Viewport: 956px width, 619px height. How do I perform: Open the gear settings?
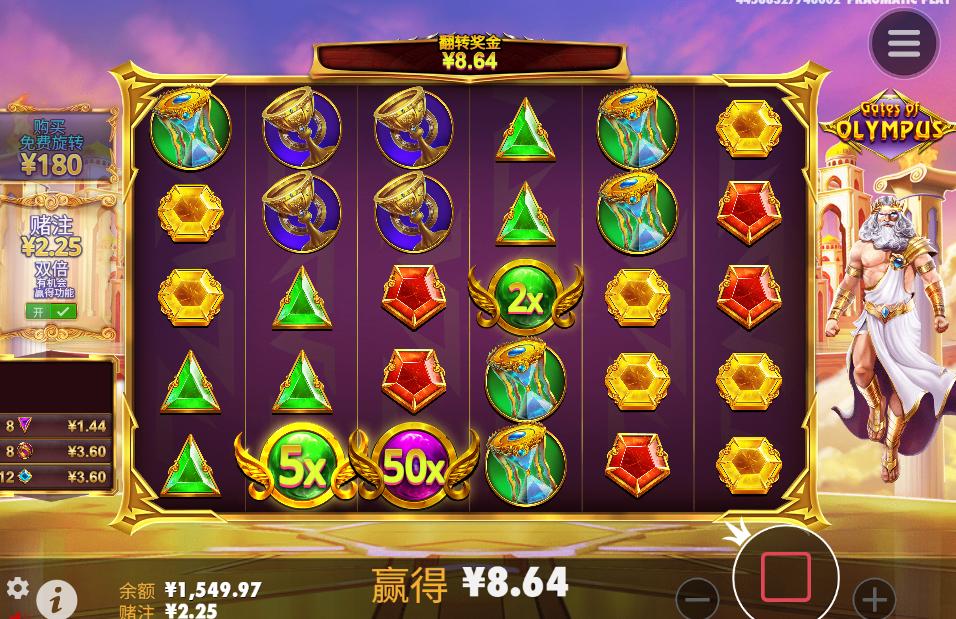click(17, 588)
